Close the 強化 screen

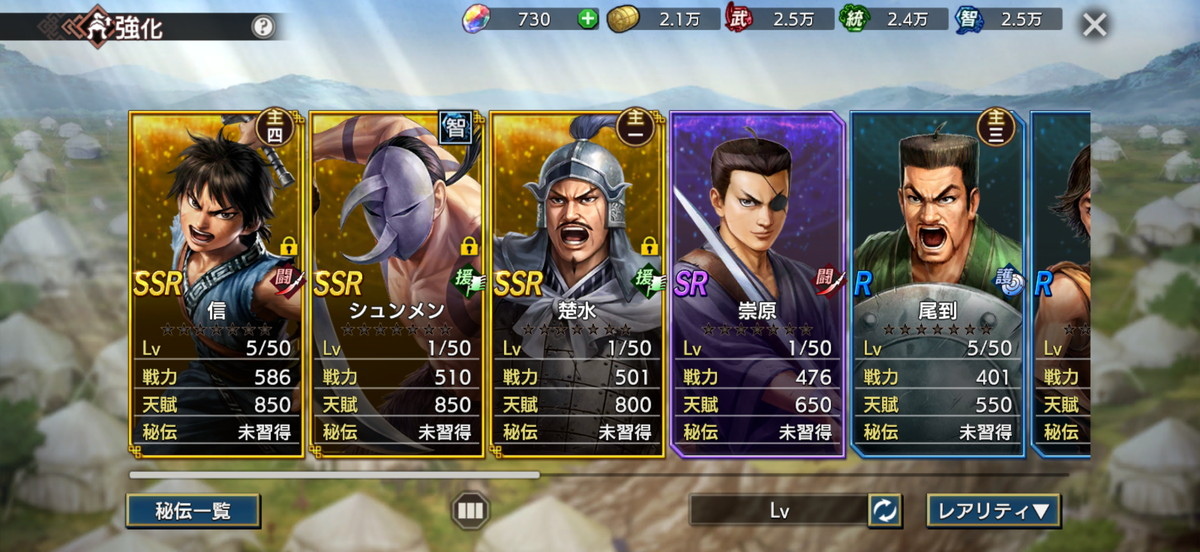tap(1095, 24)
